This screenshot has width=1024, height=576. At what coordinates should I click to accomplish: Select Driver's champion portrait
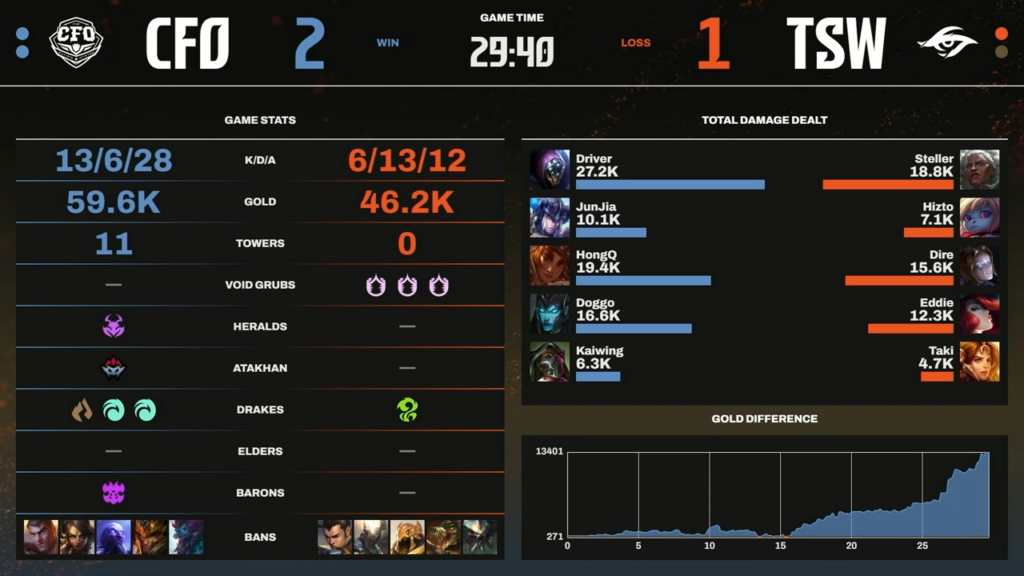click(550, 170)
